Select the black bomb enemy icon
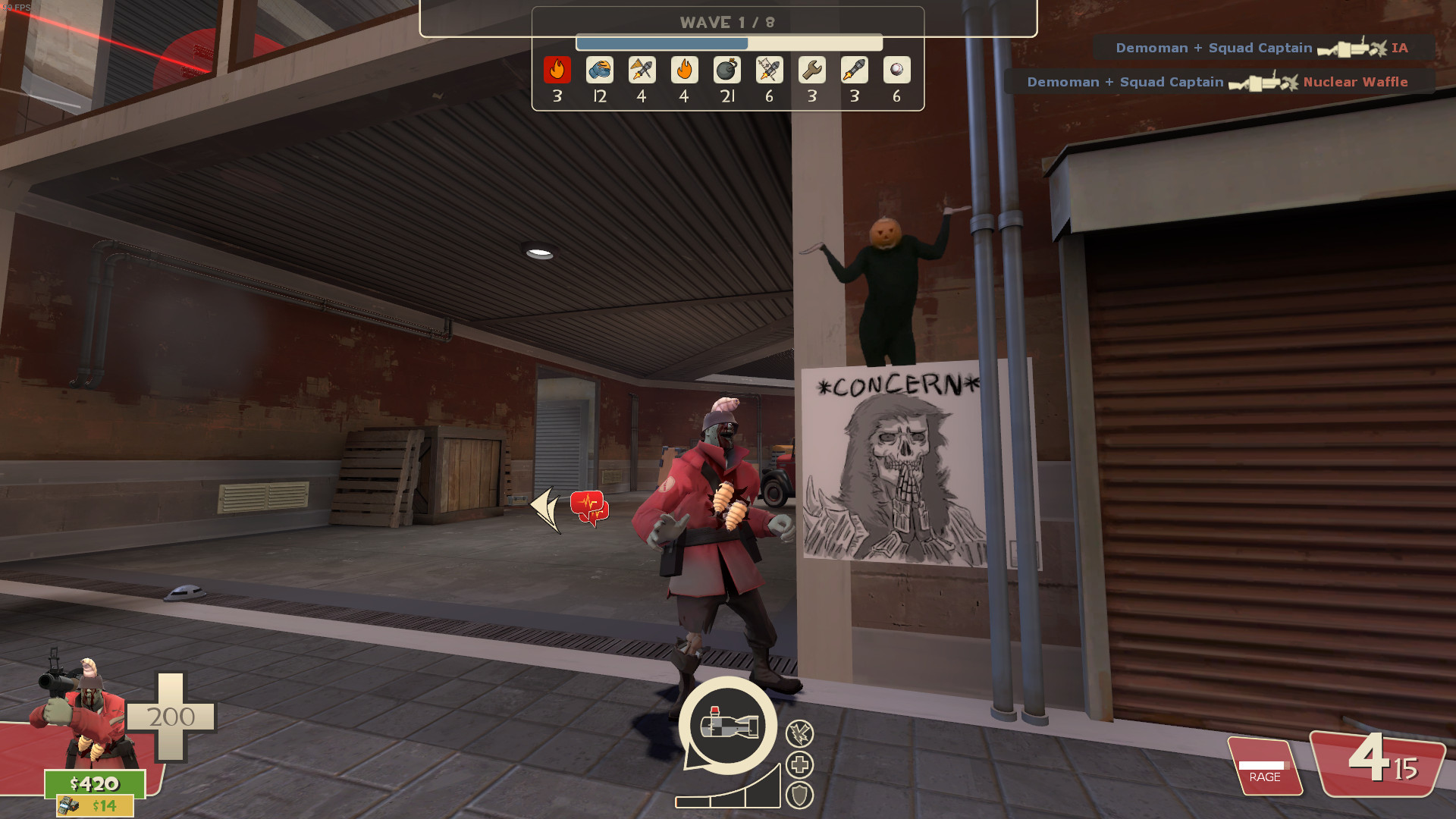This screenshot has width=1456, height=819. [x=726, y=71]
